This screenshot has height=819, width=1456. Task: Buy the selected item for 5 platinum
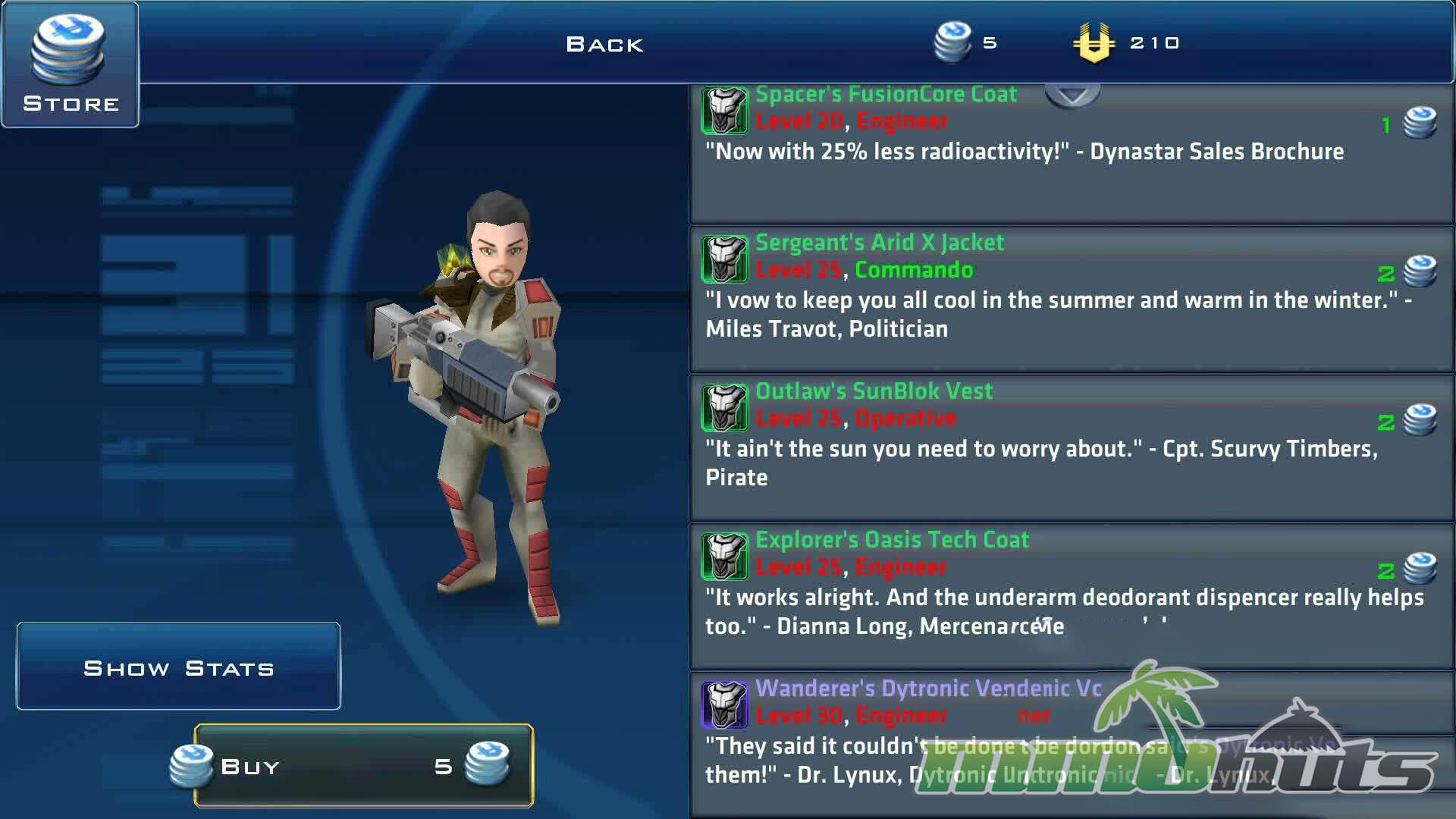click(364, 766)
